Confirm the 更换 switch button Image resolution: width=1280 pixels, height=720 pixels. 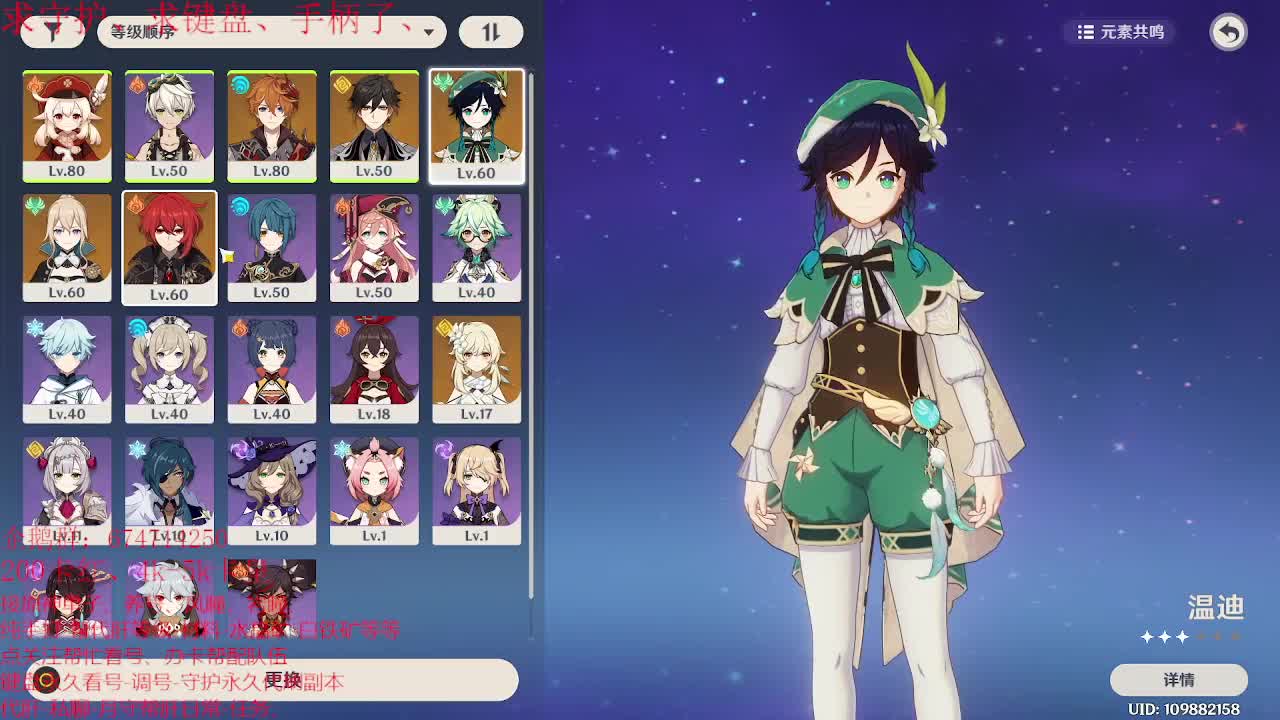coord(283,680)
